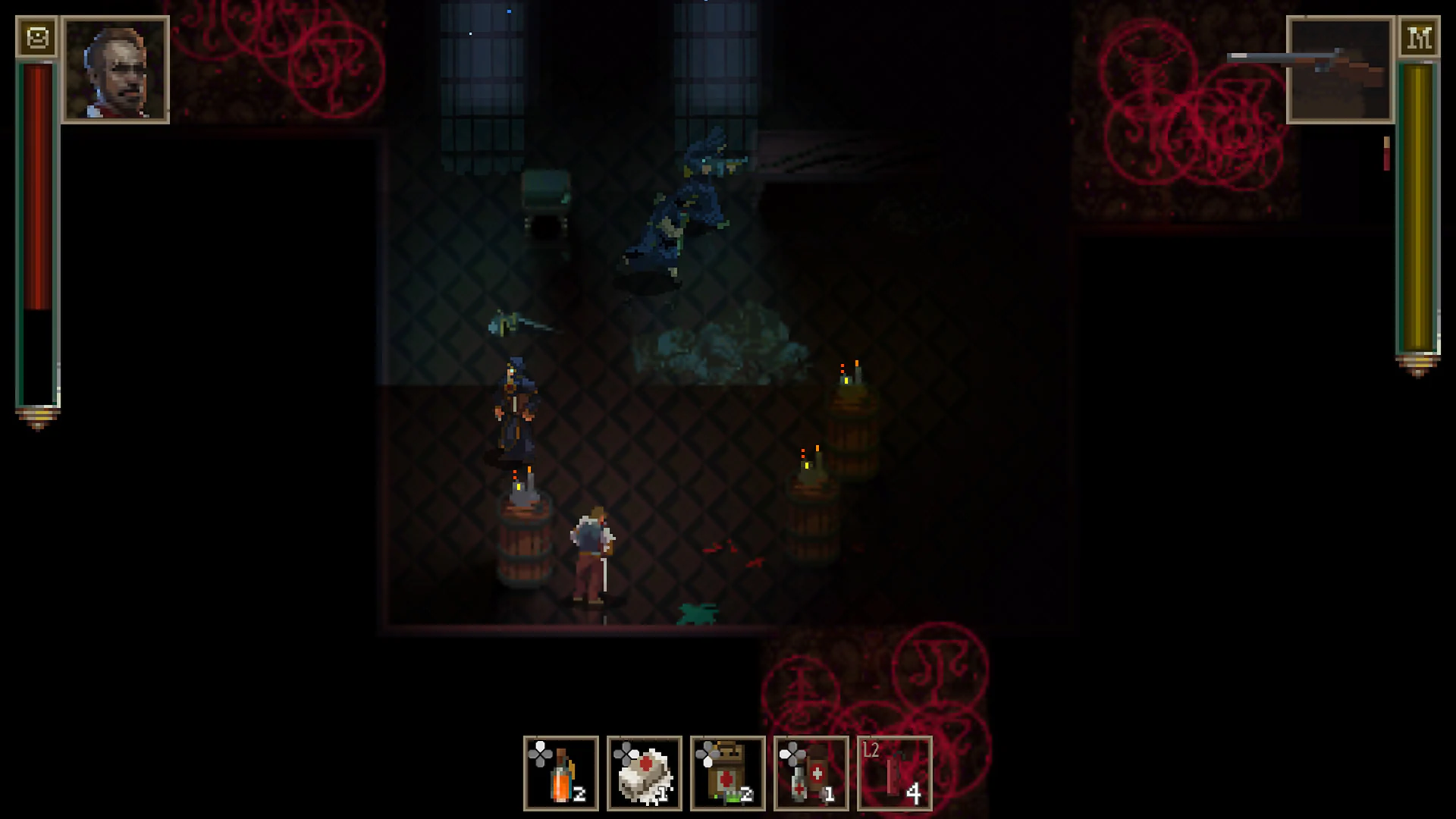Open the map with the M icon

click(x=1421, y=38)
